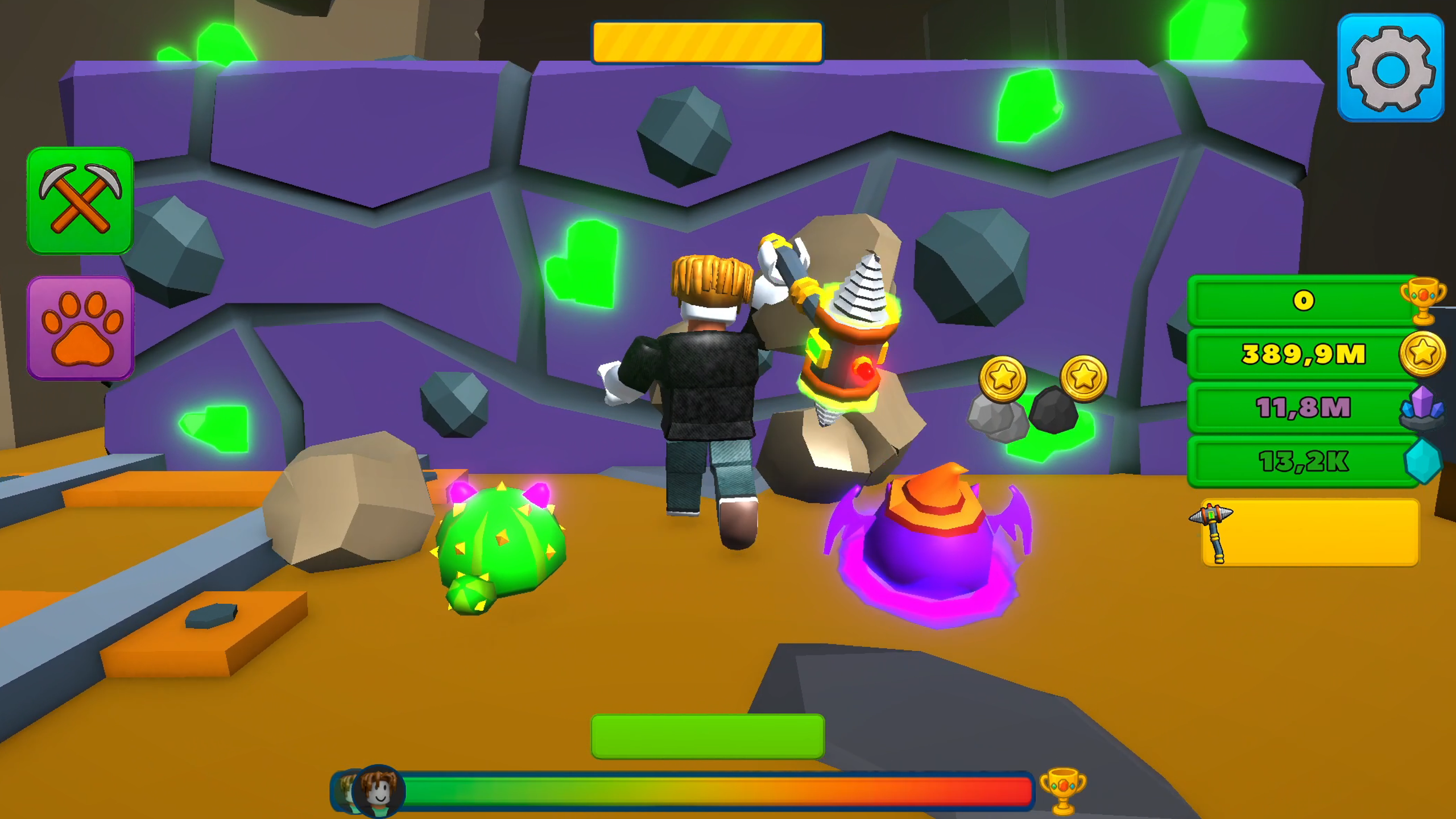Open the pickaxe shop menu
This screenshot has height=819, width=1456.
(80, 200)
